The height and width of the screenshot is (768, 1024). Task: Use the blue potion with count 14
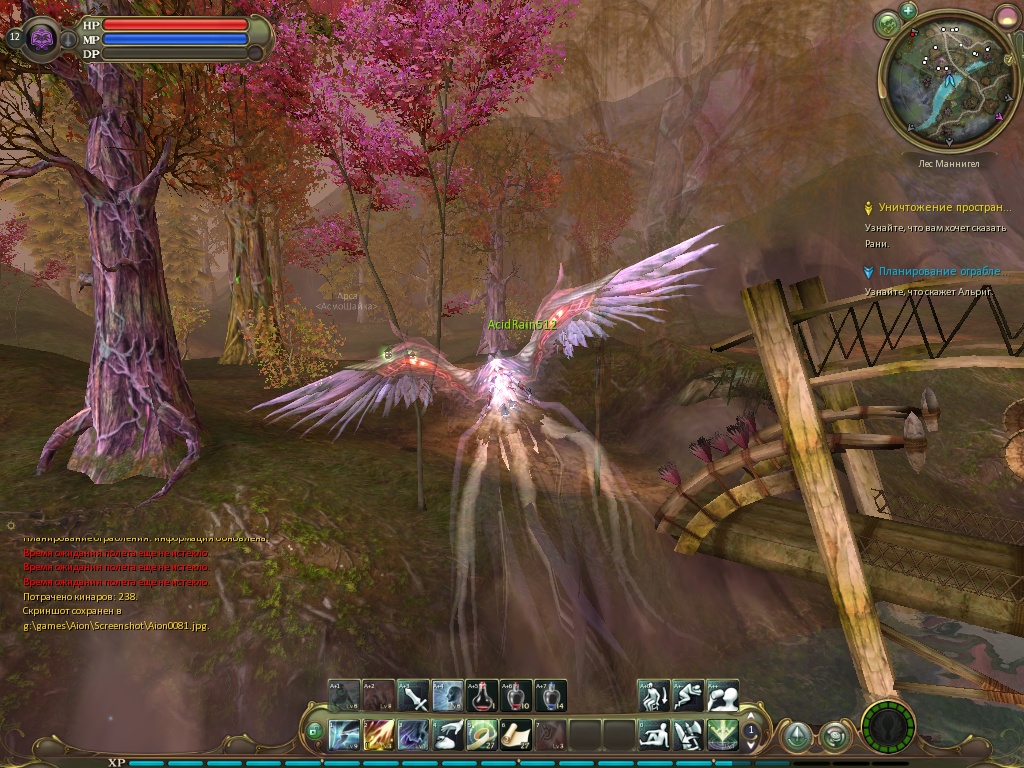pos(551,696)
